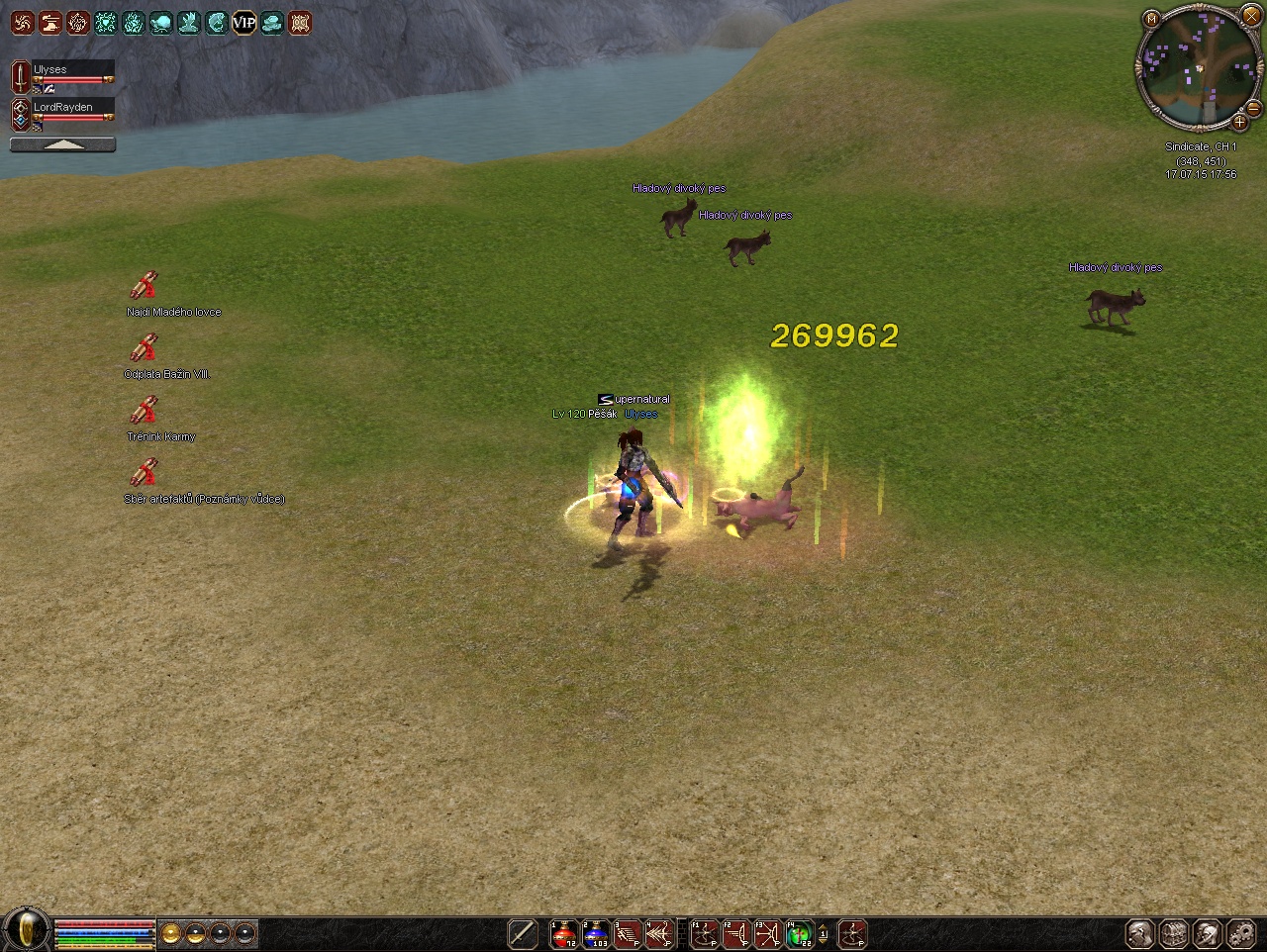Close the minimap with the X button

pos(1251,17)
